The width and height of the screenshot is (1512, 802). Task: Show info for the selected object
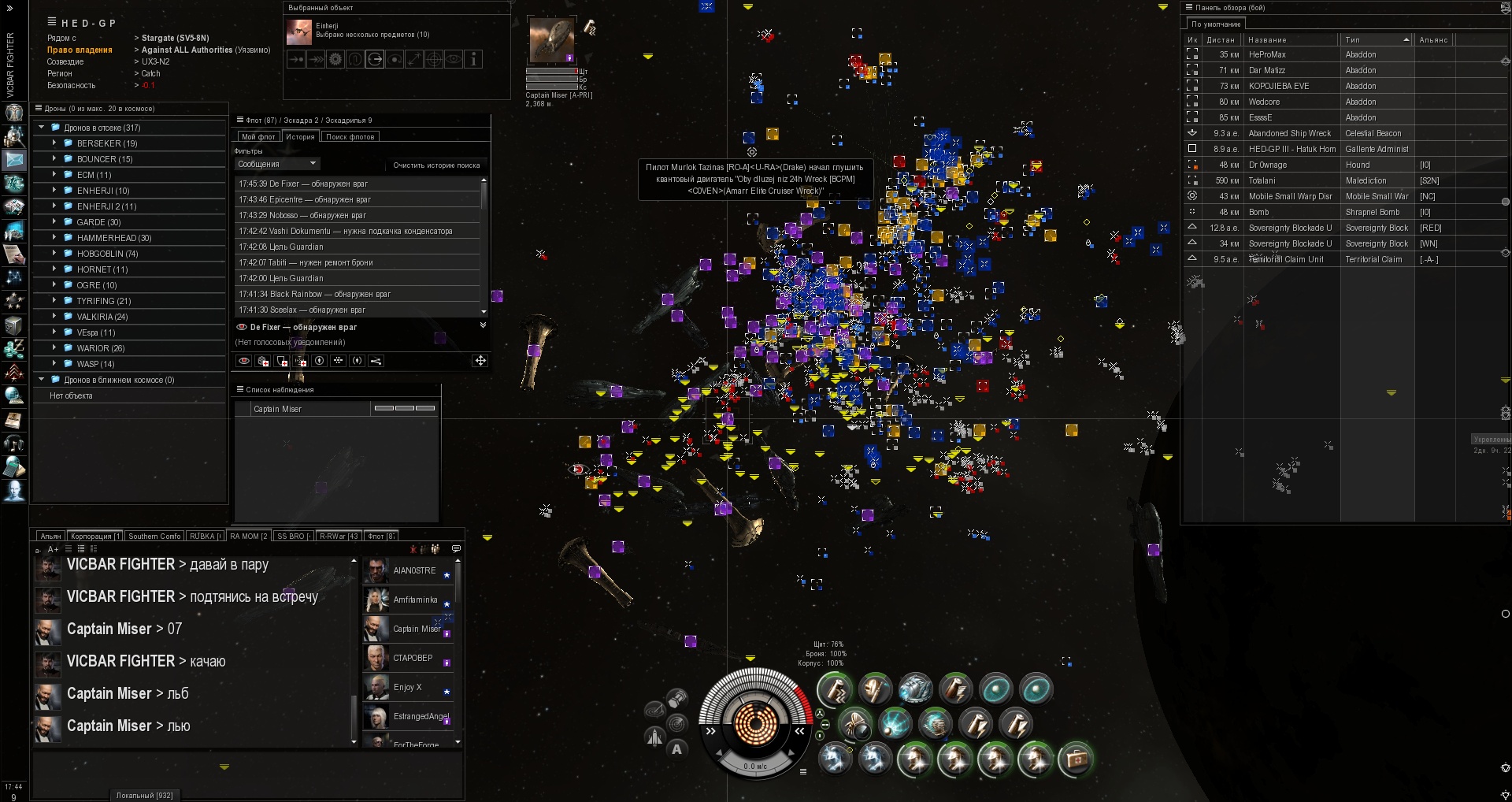pyautogui.click(x=473, y=59)
